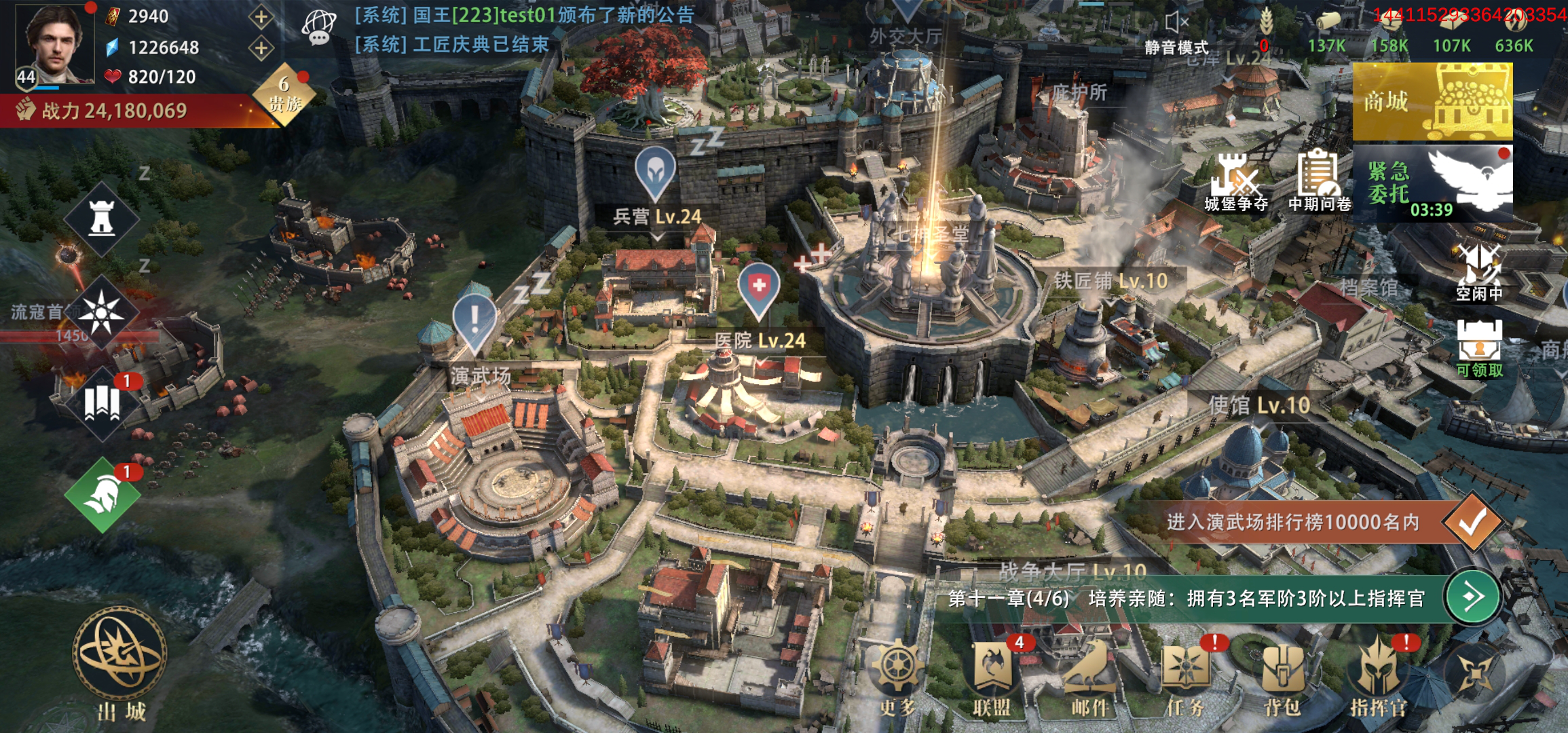Go to chapter quest with green arrow
The width and height of the screenshot is (1568, 733).
1472,597
